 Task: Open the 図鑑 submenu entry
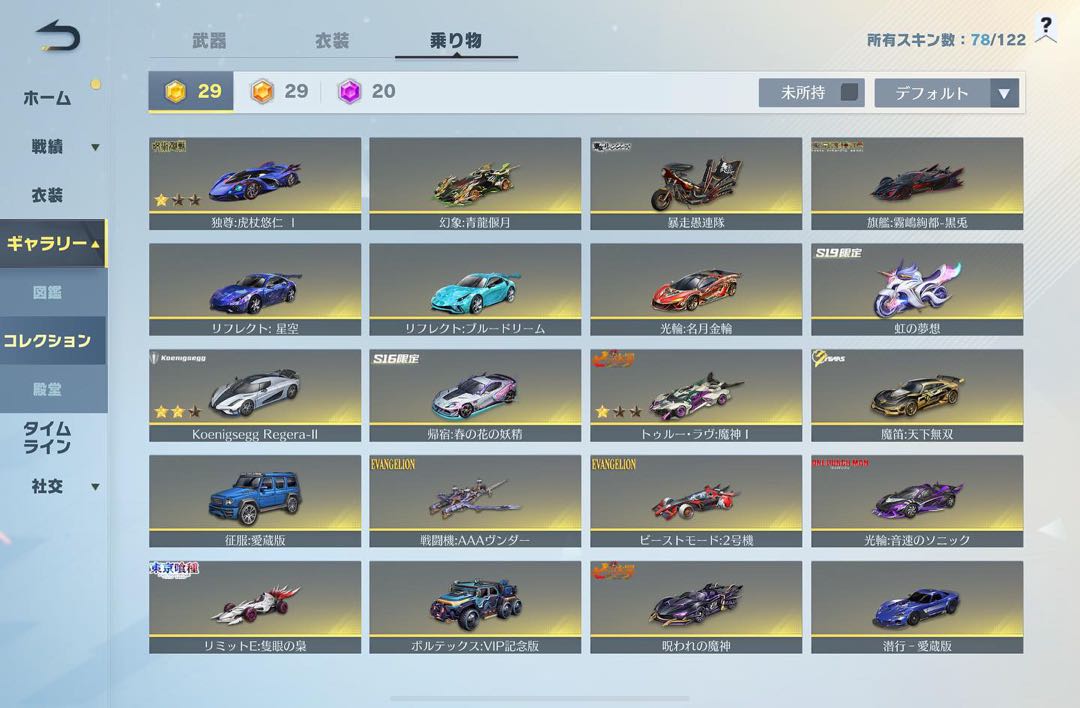point(47,293)
